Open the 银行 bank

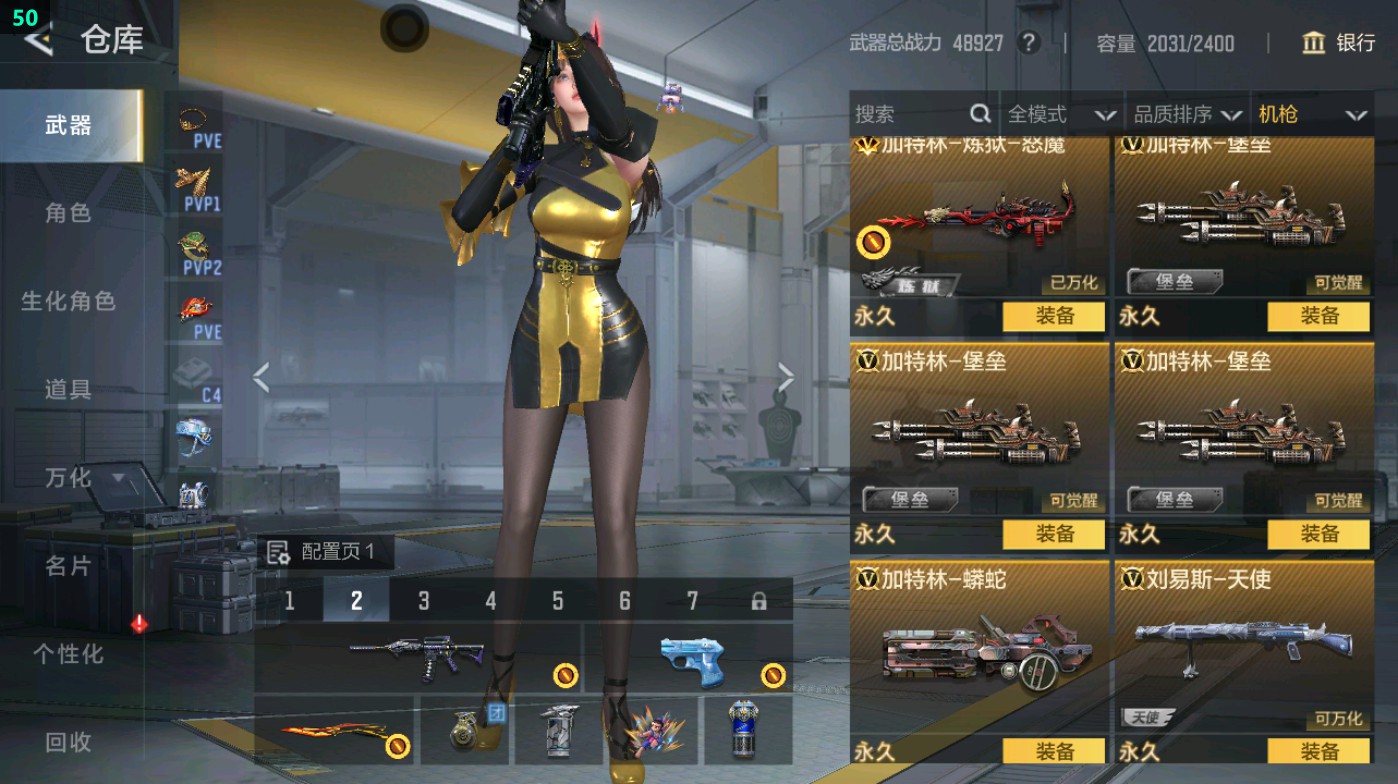[x=1339, y=43]
